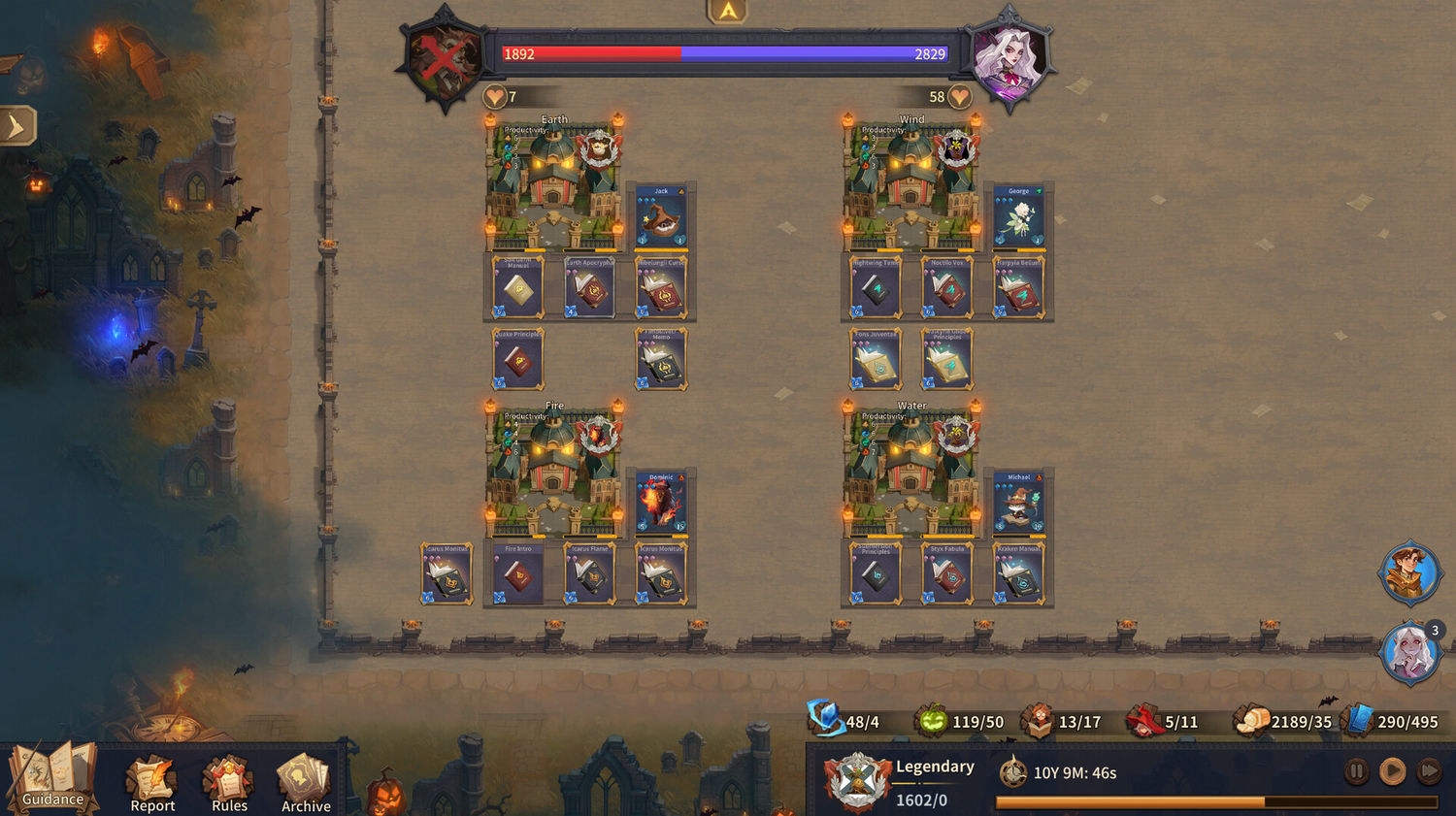Viewport: 1456px width, 816px height.
Task: Select the George white flower card
Action: click(x=1018, y=216)
